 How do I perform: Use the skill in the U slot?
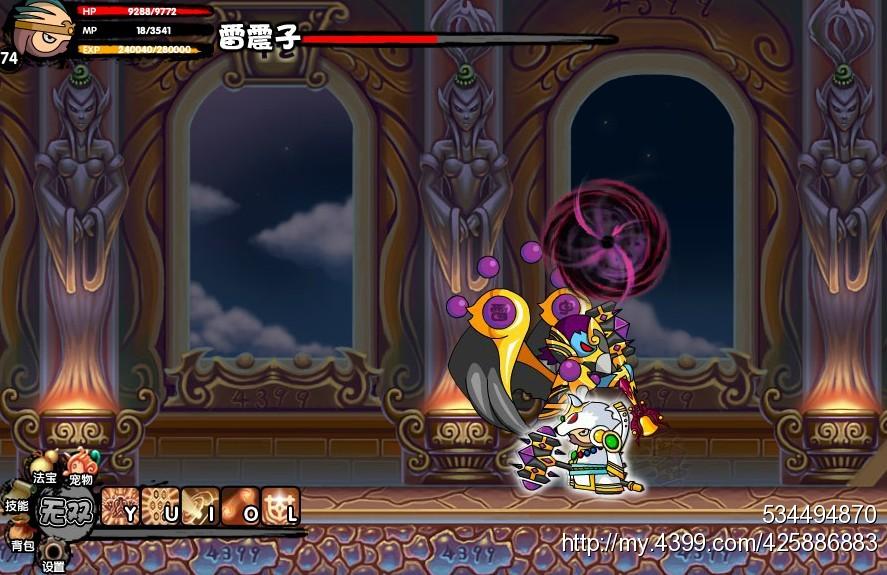pos(160,506)
